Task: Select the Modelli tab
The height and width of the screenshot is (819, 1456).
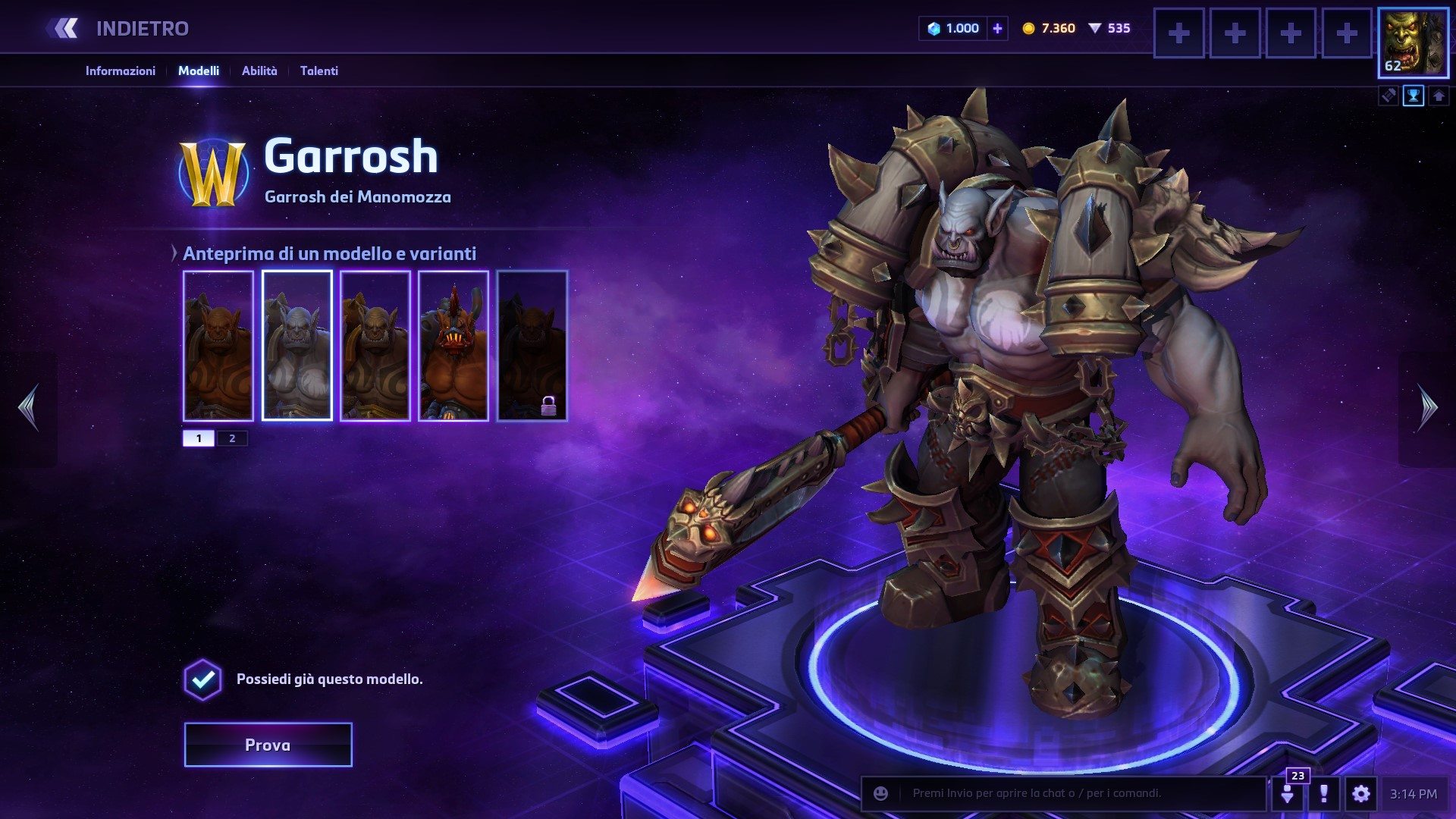Action: click(199, 71)
